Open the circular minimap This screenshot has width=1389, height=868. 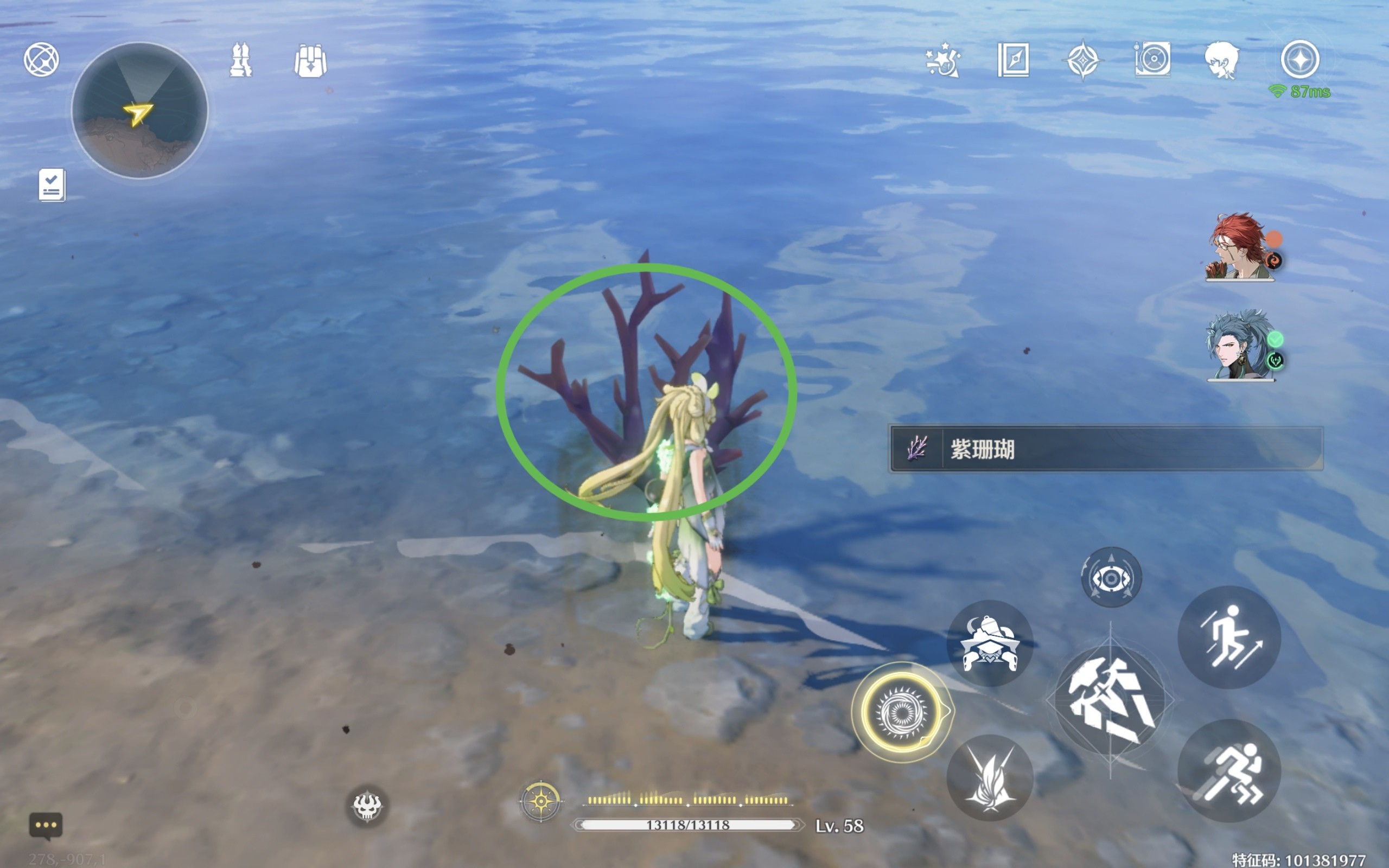139,110
